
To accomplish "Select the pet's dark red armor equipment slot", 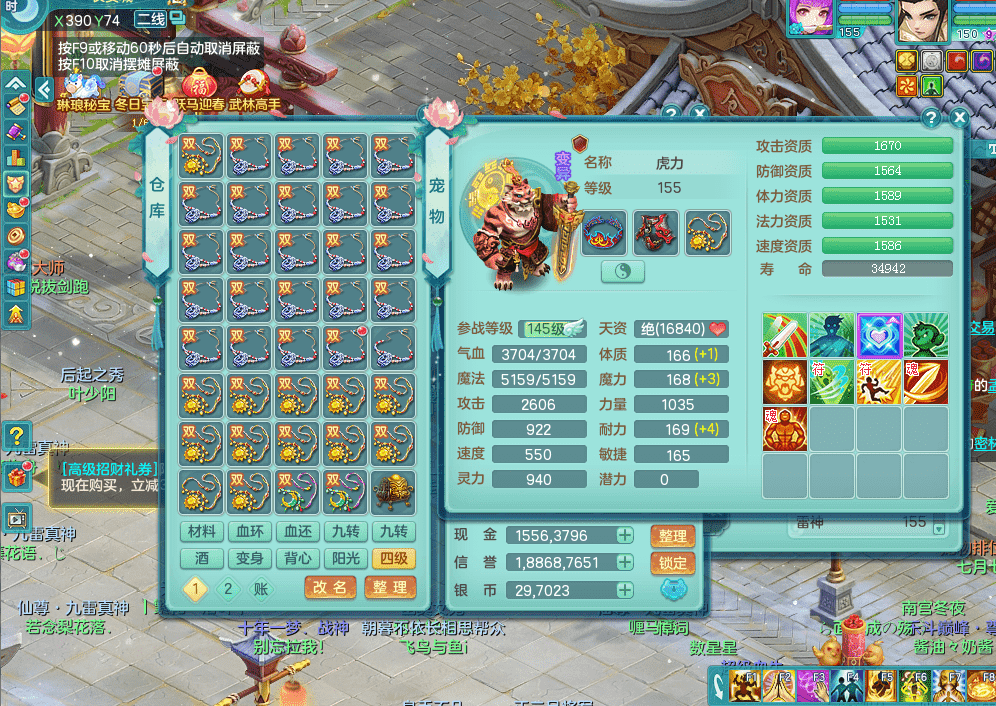I will pyautogui.click(x=656, y=232).
